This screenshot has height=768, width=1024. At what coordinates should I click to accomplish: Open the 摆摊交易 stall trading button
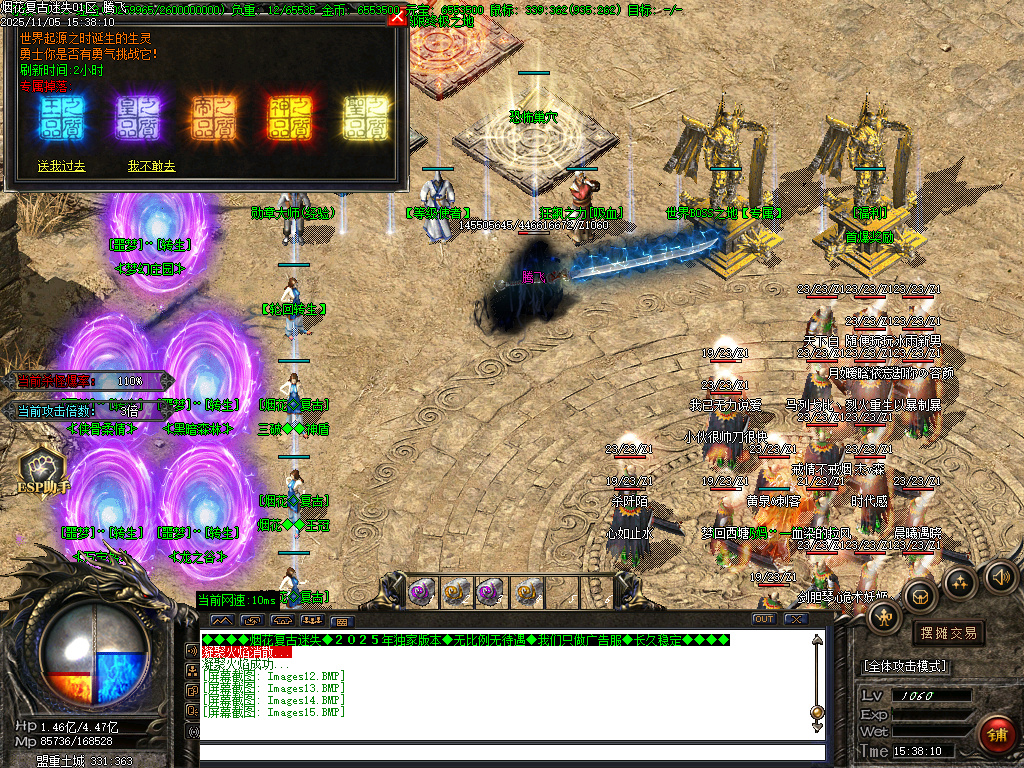click(x=947, y=633)
